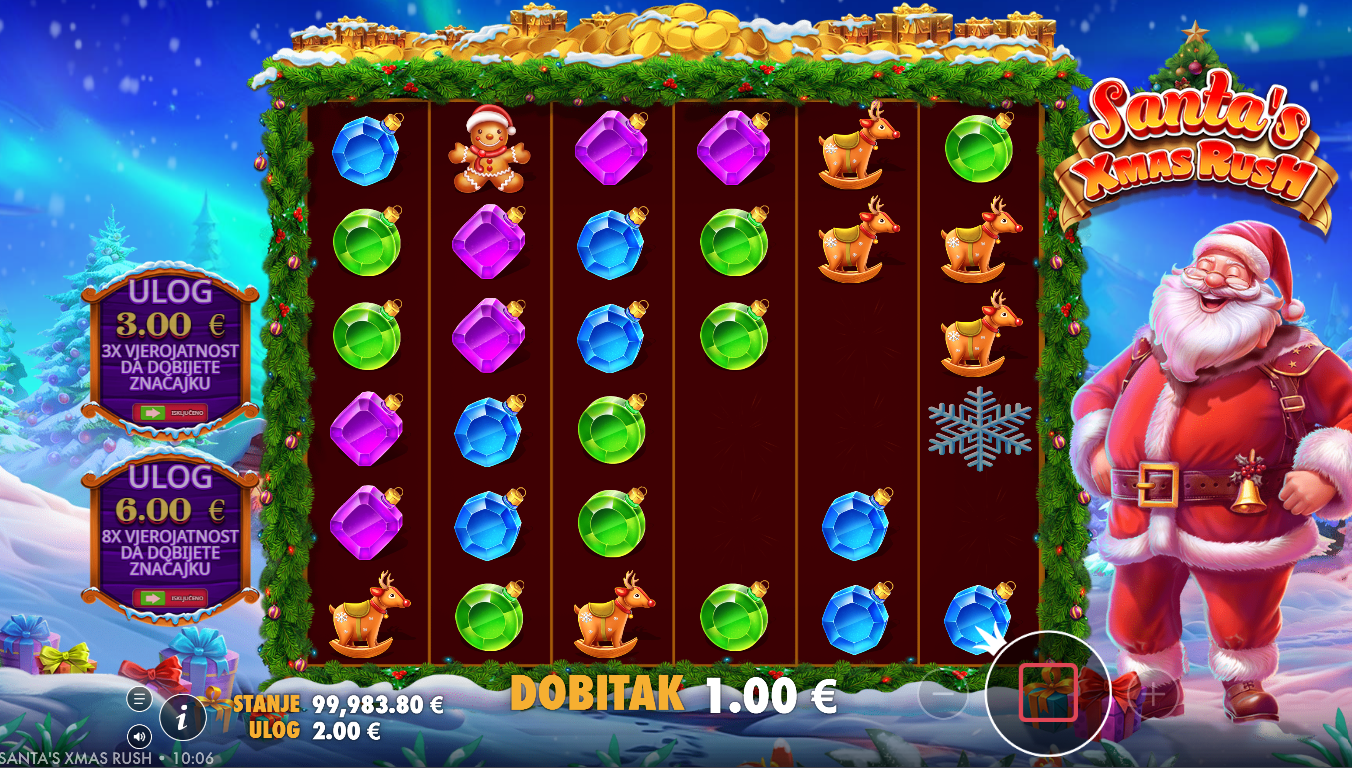Viewport: 1352px width, 768px height.
Task: Open the game info paytable
Action: coord(183,716)
